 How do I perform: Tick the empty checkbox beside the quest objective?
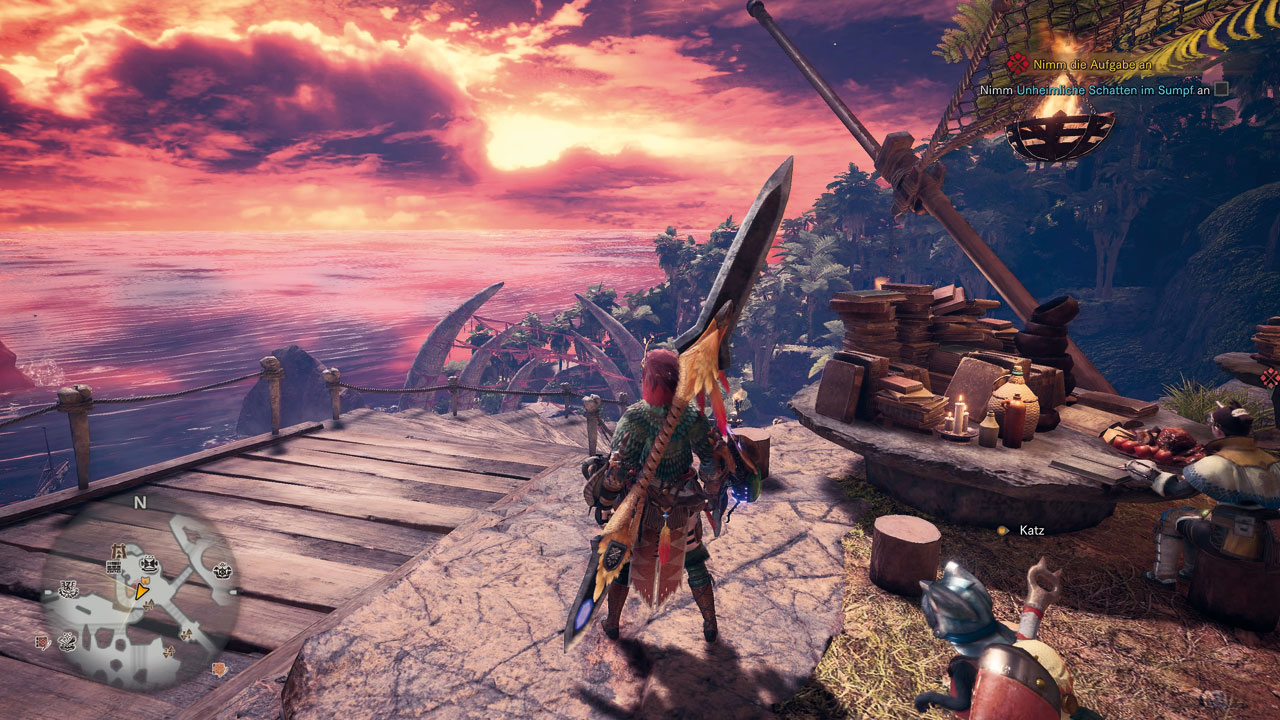1221,89
